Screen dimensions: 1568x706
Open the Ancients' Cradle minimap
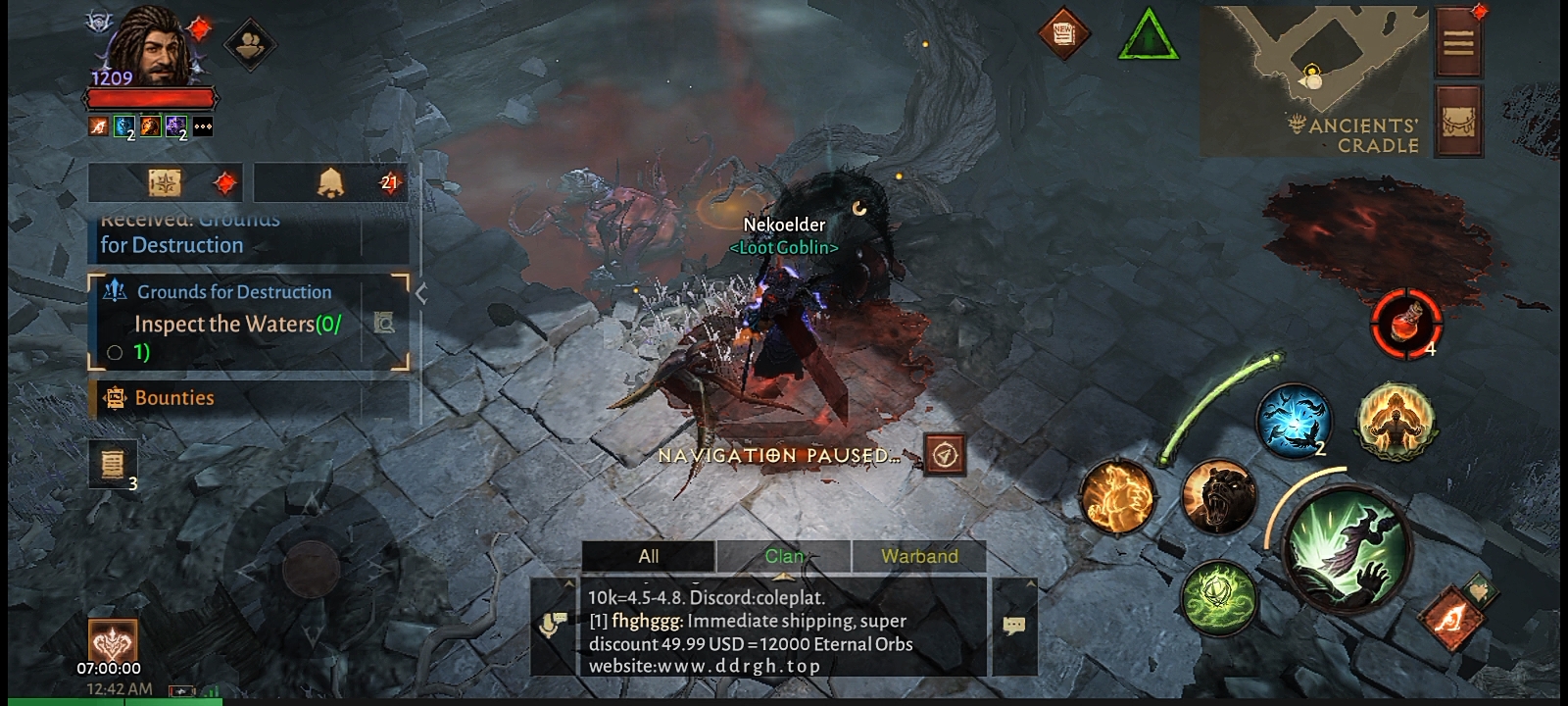click(1313, 78)
